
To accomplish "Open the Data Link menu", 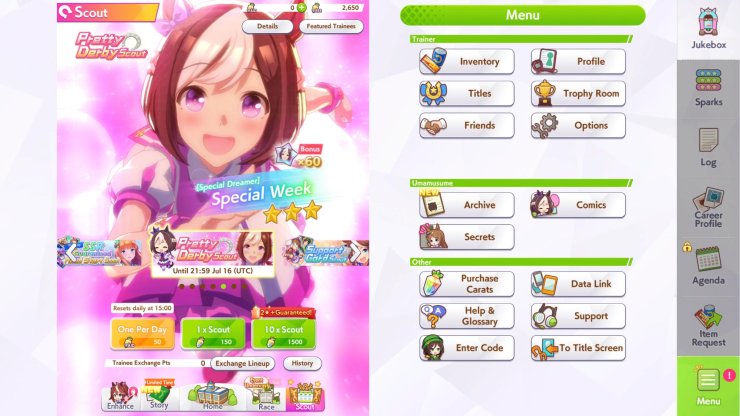I will pyautogui.click(x=578, y=284).
